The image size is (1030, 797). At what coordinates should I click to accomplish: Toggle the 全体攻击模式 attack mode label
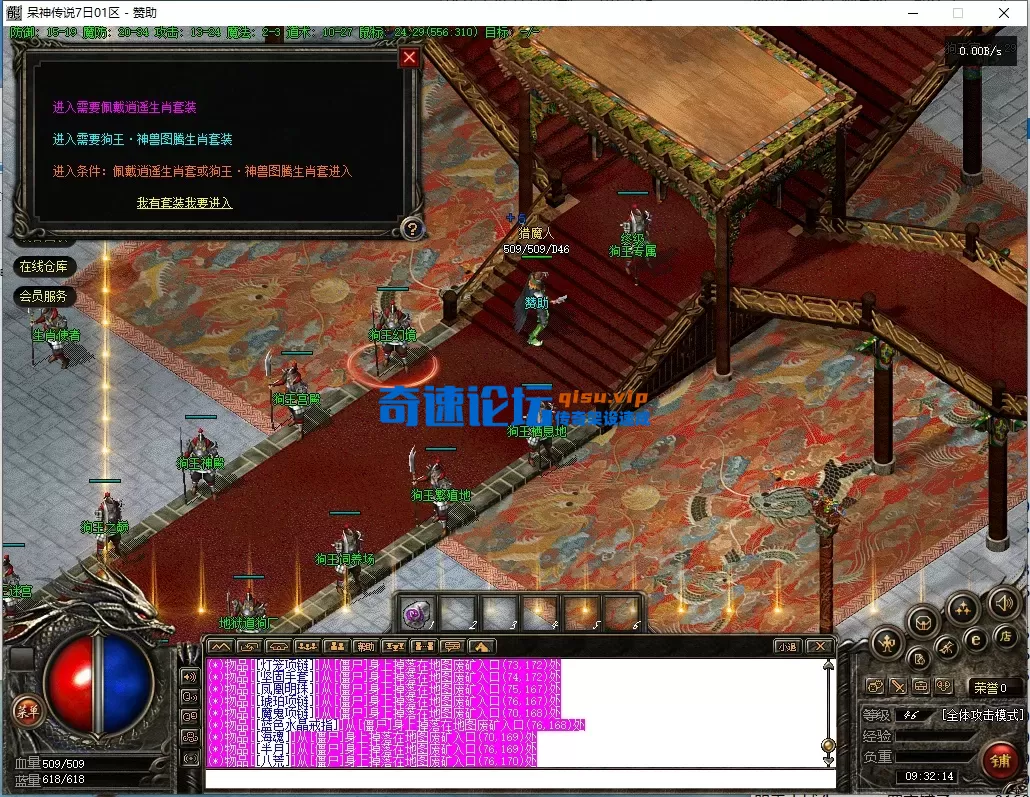[983, 715]
